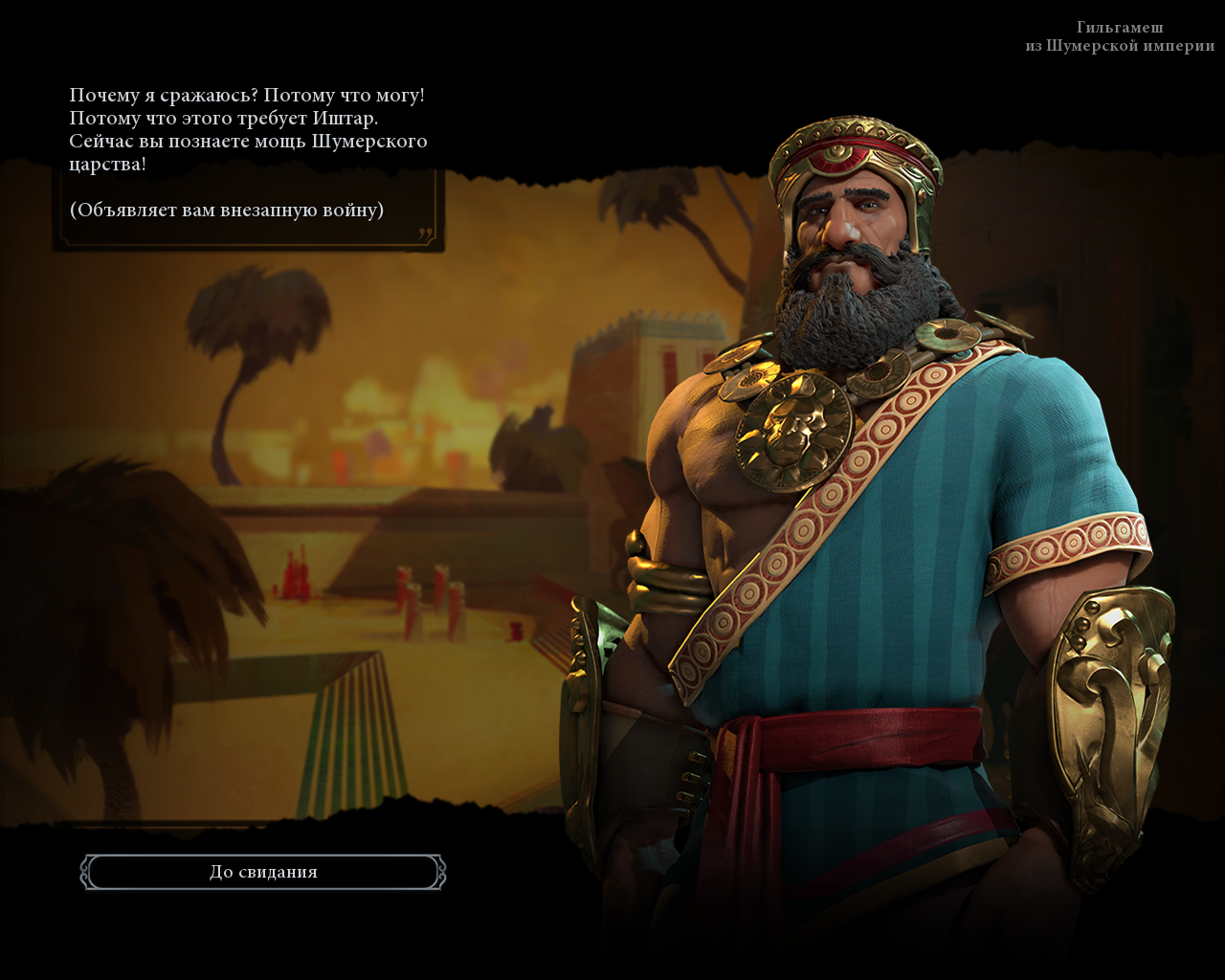The height and width of the screenshot is (980, 1225).
Task: Click the "До свидания" dialogue button
Action: (x=263, y=872)
